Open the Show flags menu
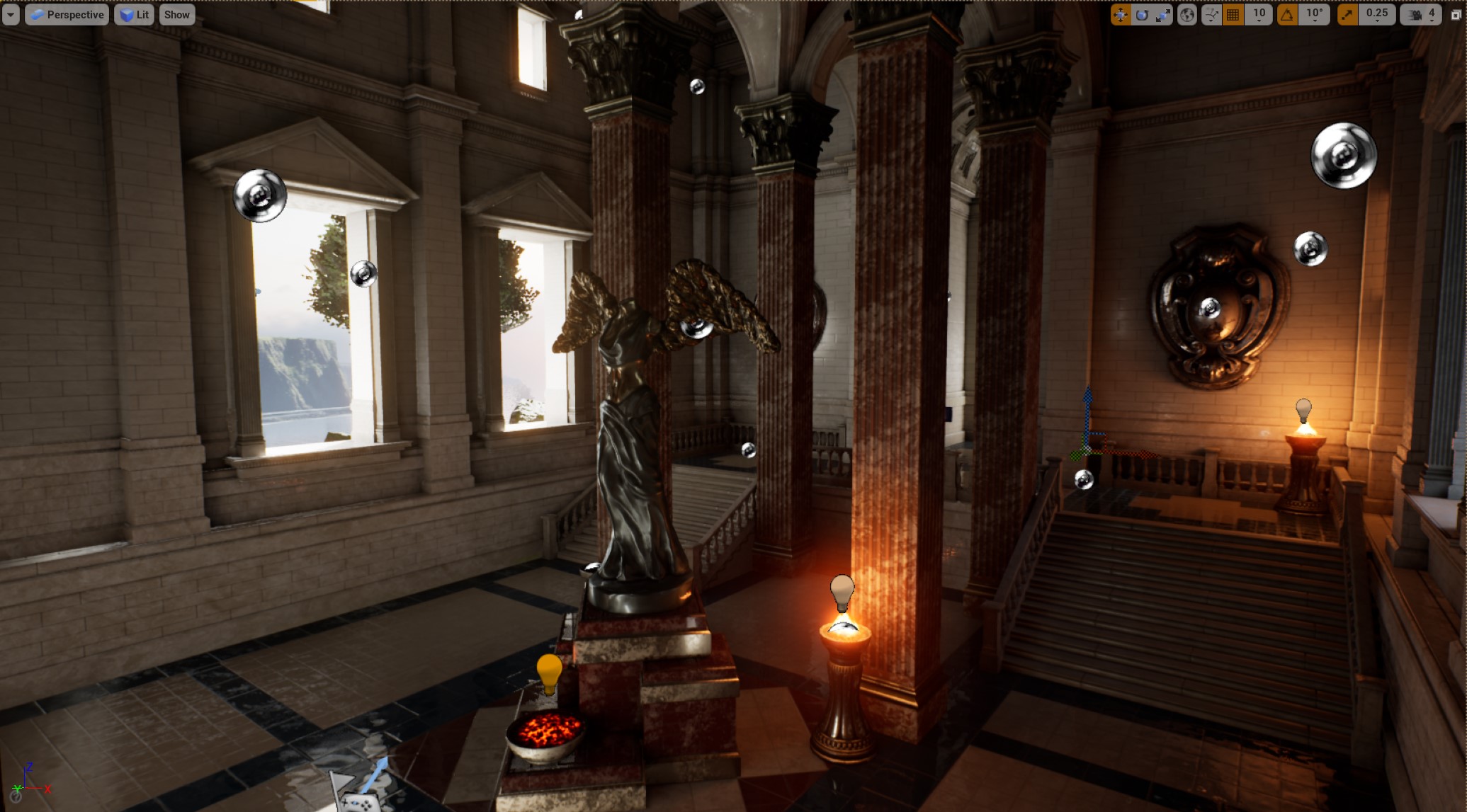 coord(176,14)
